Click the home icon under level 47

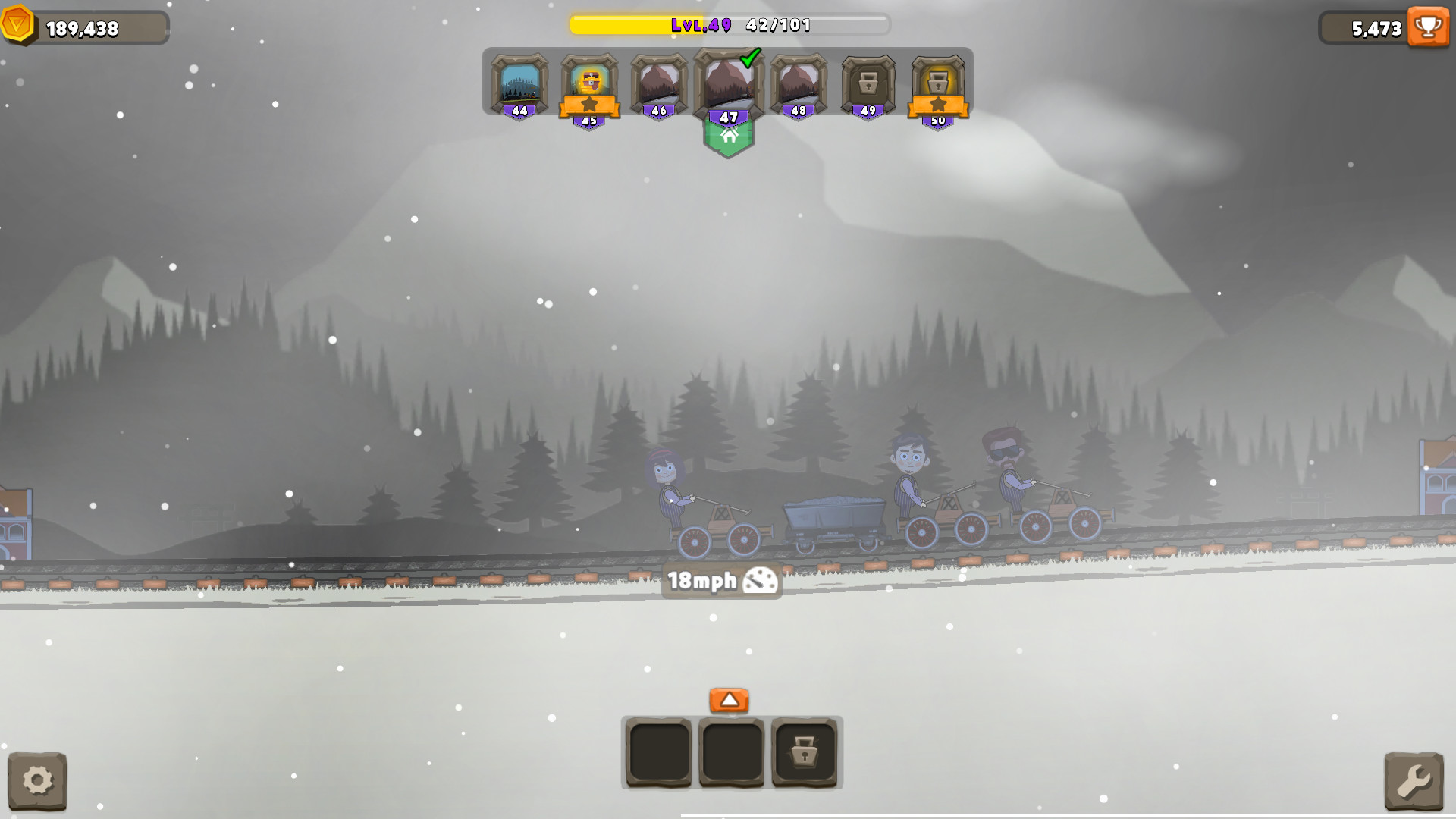(729, 137)
